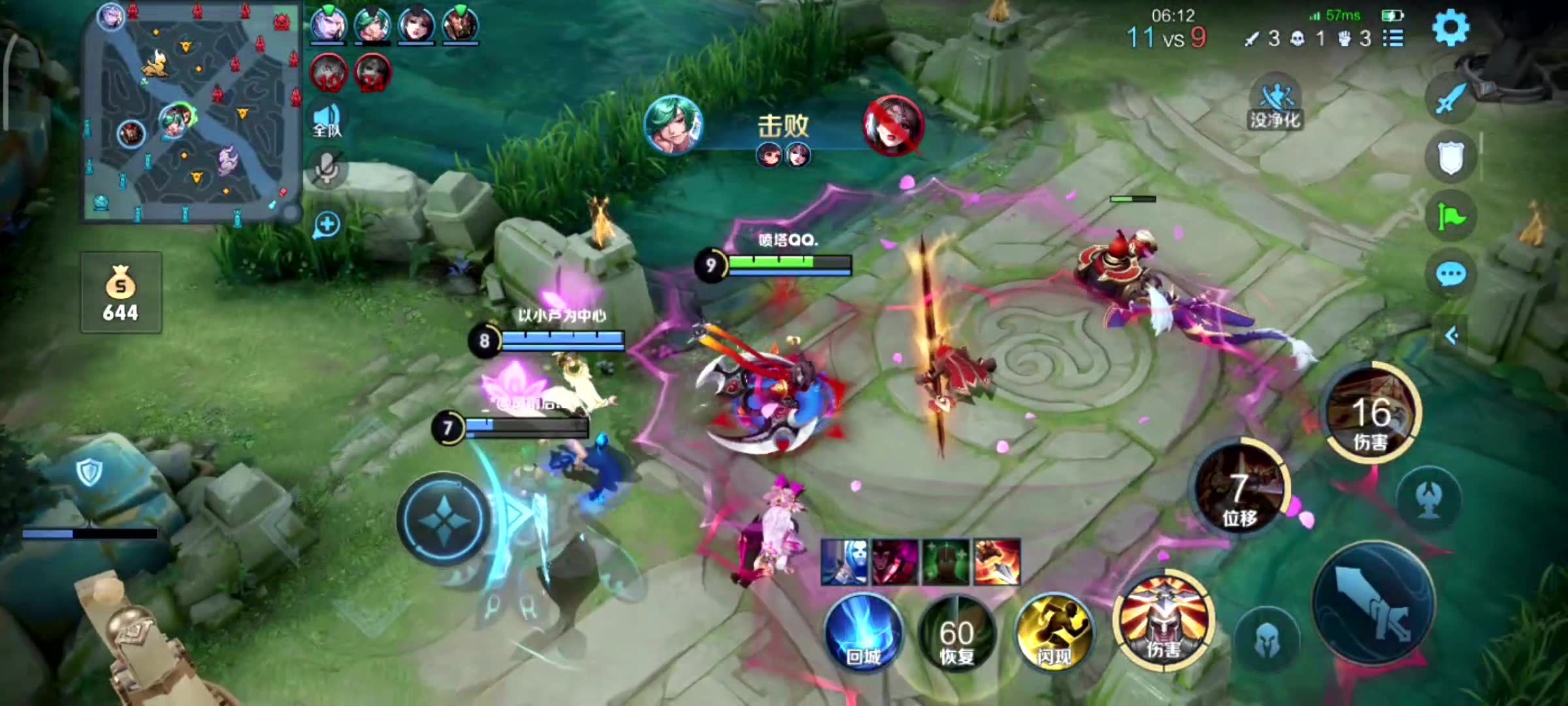Use the 恢复 heal ability

pyautogui.click(x=956, y=633)
